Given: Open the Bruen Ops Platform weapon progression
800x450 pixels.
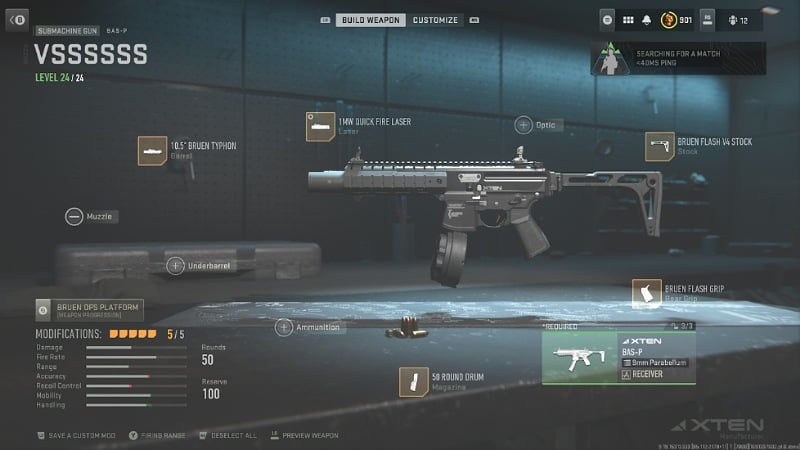Looking at the screenshot, I should [x=88, y=309].
